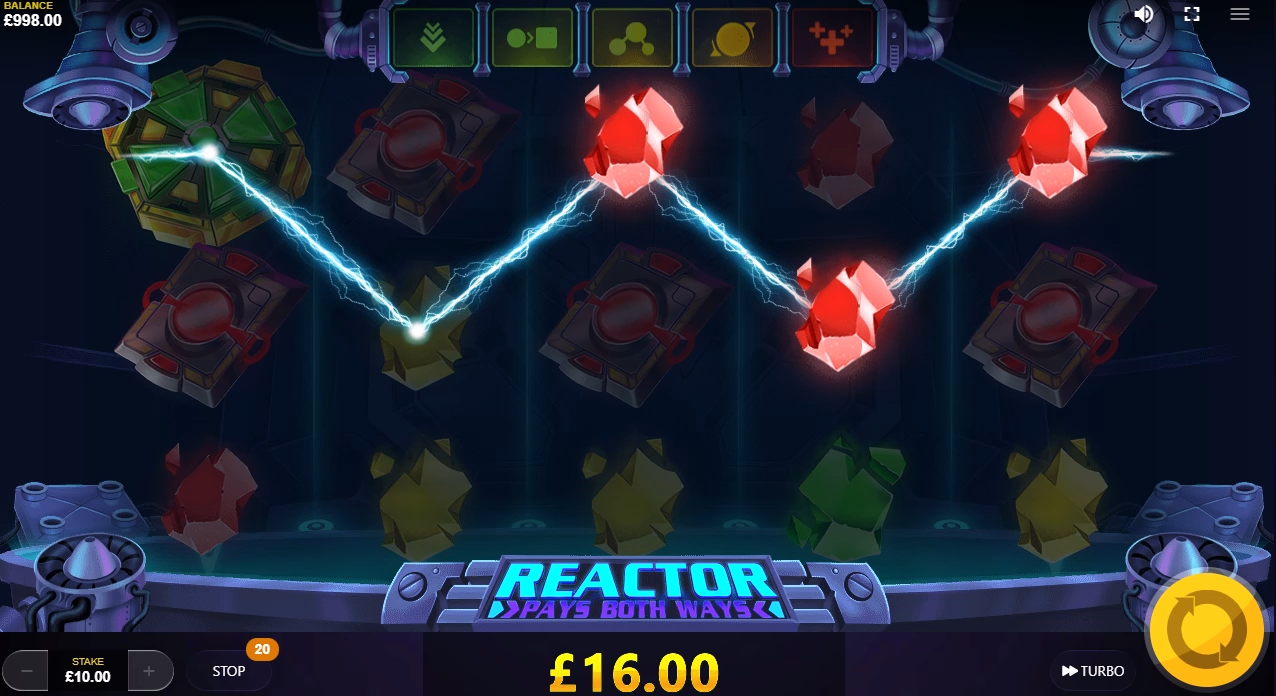Image resolution: width=1276 pixels, height=696 pixels.
Task: Mute the game sound
Action: pyautogui.click(x=1144, y=14)
